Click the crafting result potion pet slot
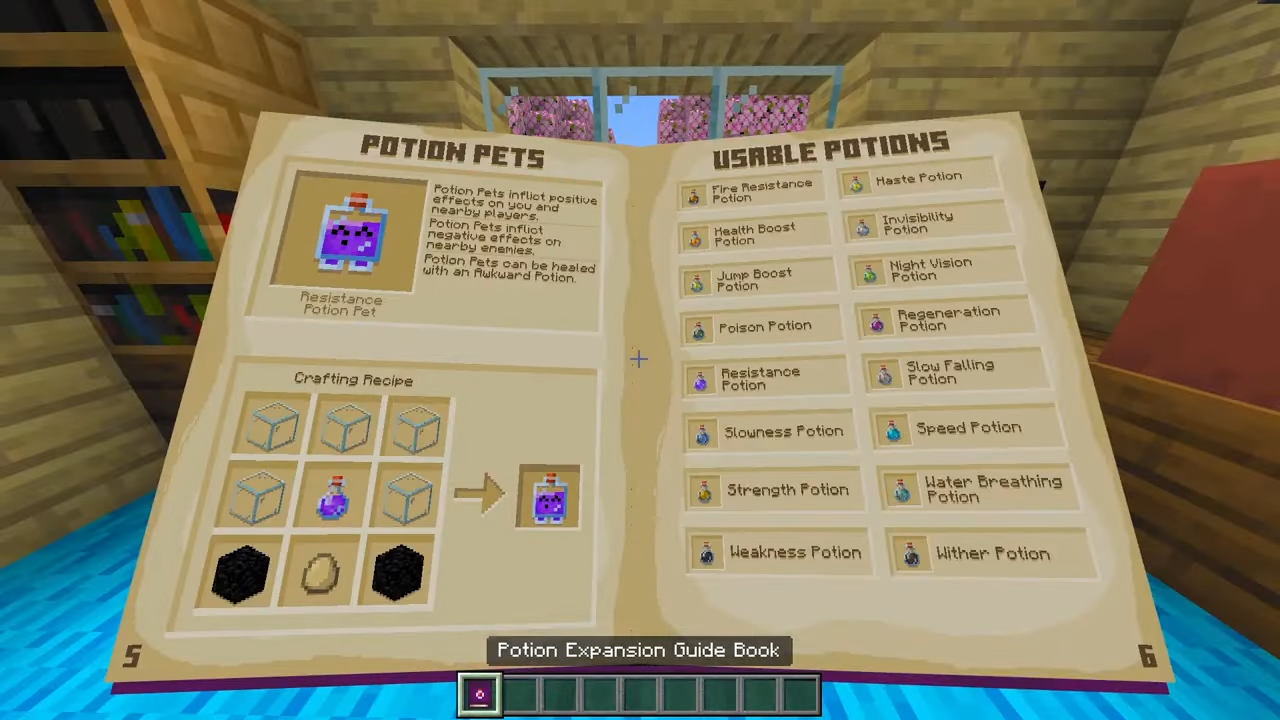The image size is (1280, 720). (549, 497)
